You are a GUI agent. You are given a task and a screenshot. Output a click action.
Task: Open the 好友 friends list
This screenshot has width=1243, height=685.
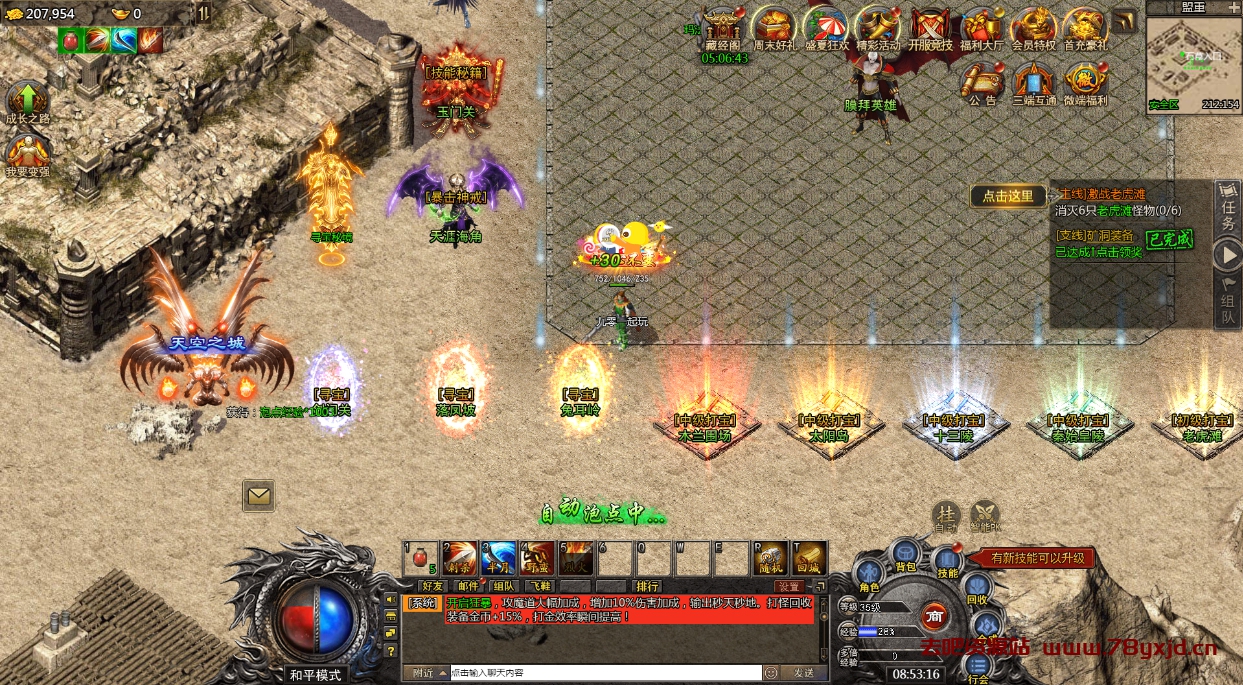[432, 586]
